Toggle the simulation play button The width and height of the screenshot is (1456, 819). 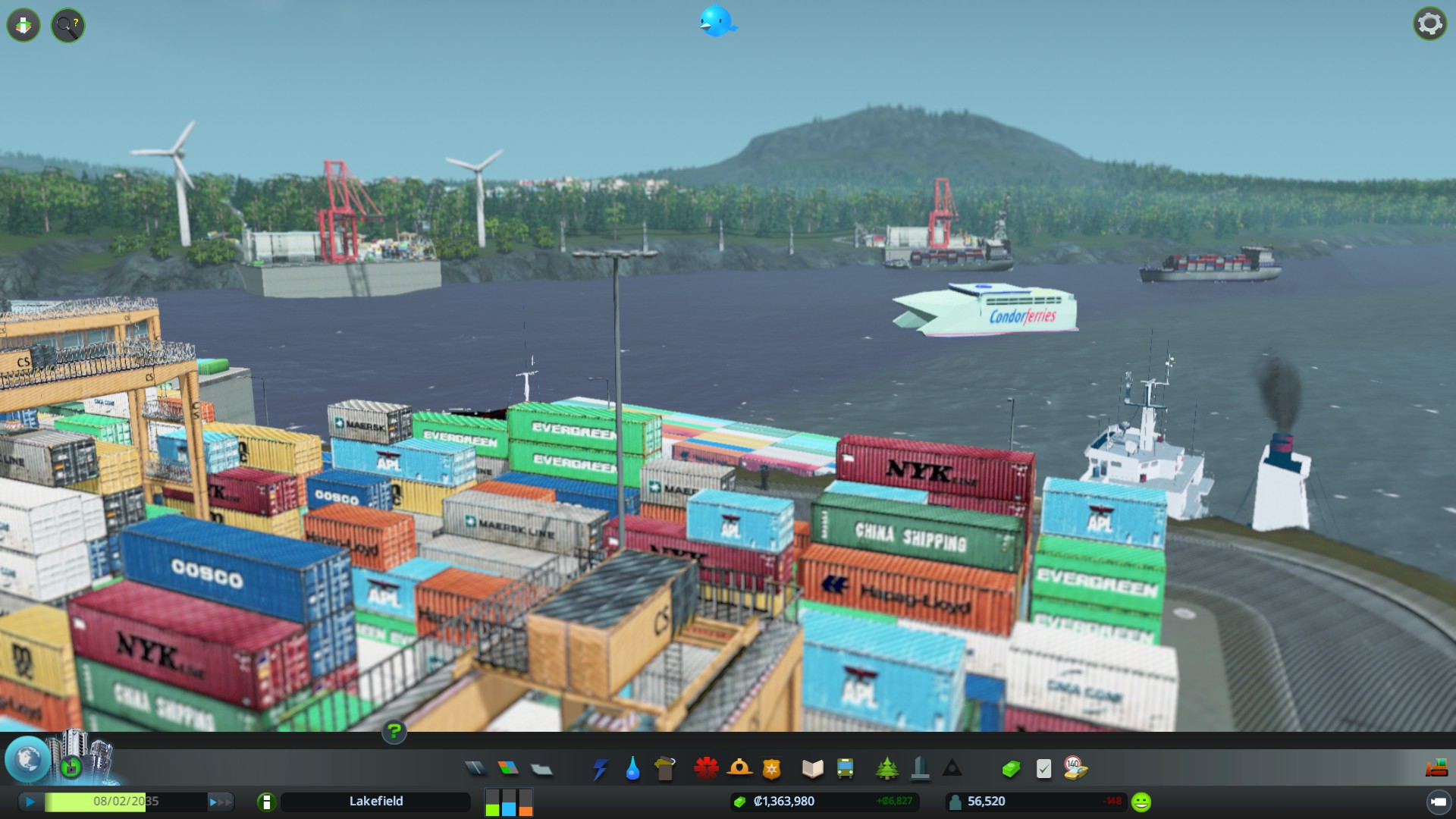(x=30, y=802)
